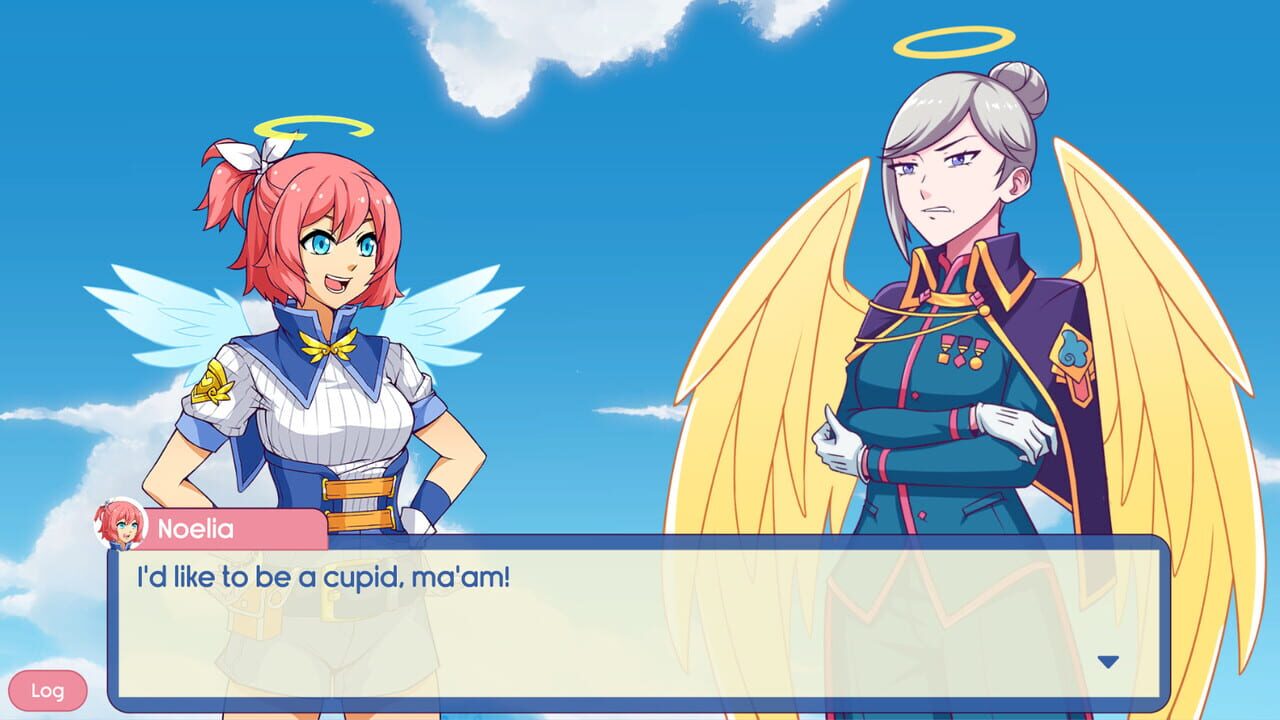Image resolution: width=1280 pixels, height=720 pixels.
Task: Open the Log panel
Action: [x=49, y=690]
